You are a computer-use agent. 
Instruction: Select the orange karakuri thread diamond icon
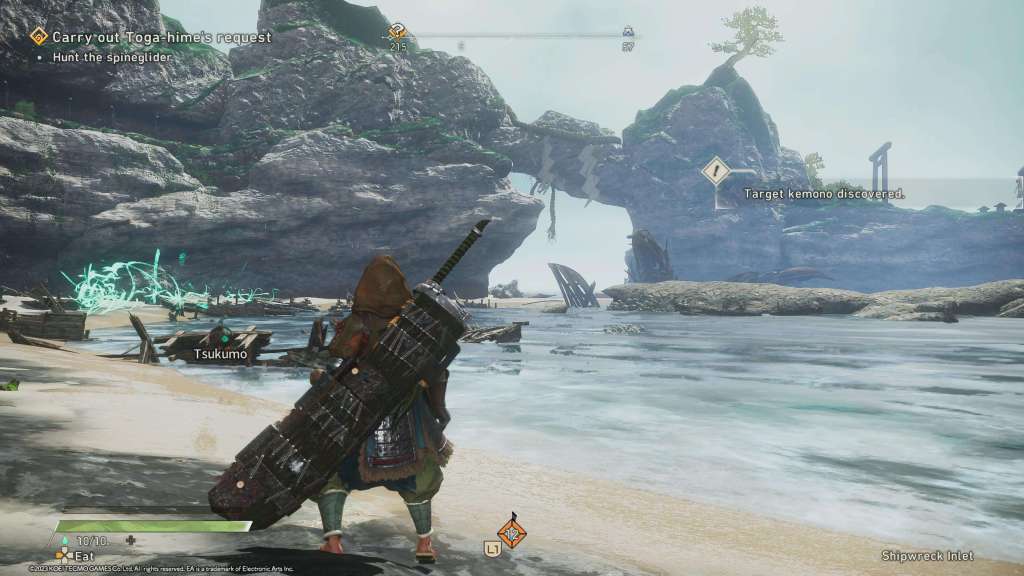[512, 531]
